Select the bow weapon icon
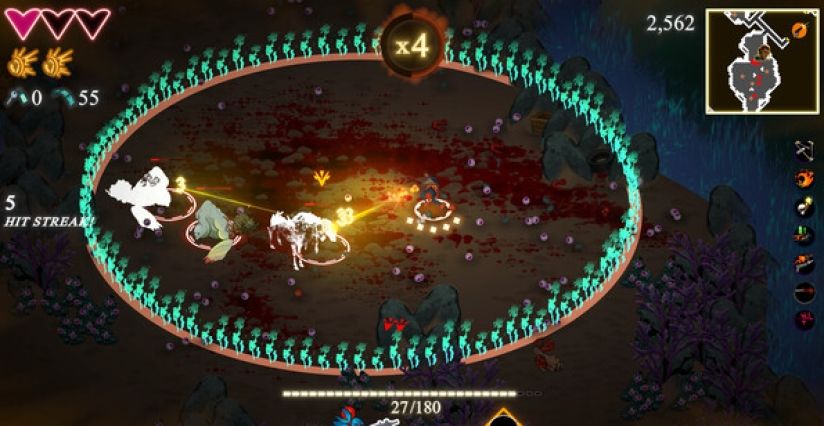824x426 pixels. pyautogui.click(x=803, y=150)
